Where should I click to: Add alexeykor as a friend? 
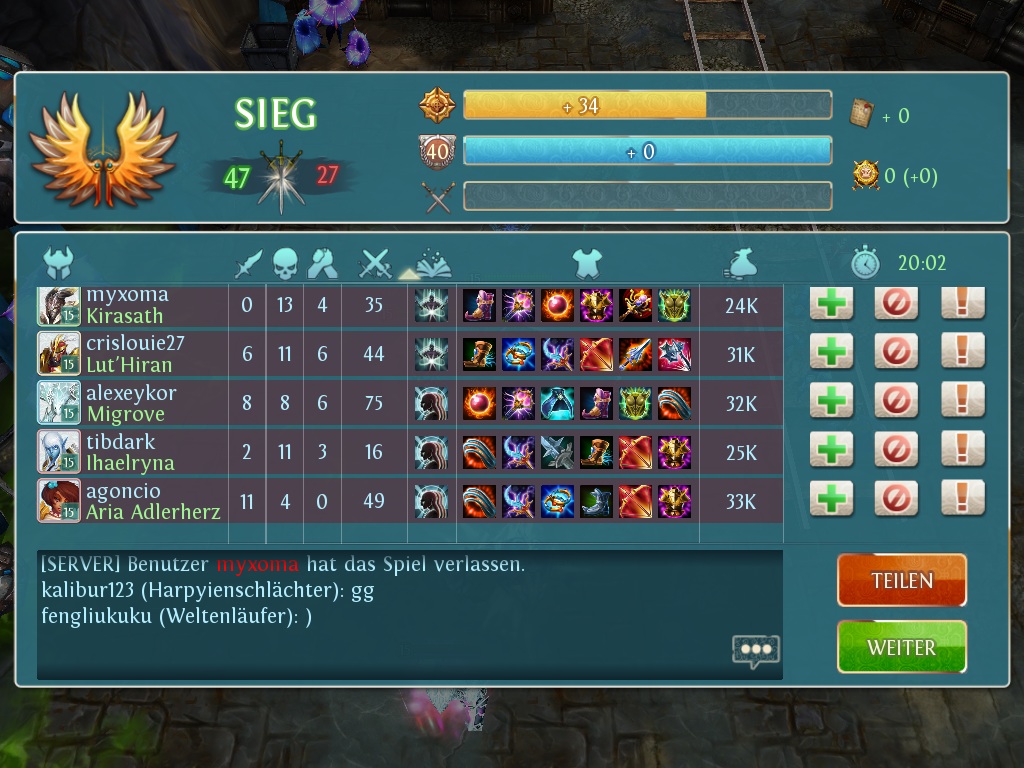pos(831,402)
